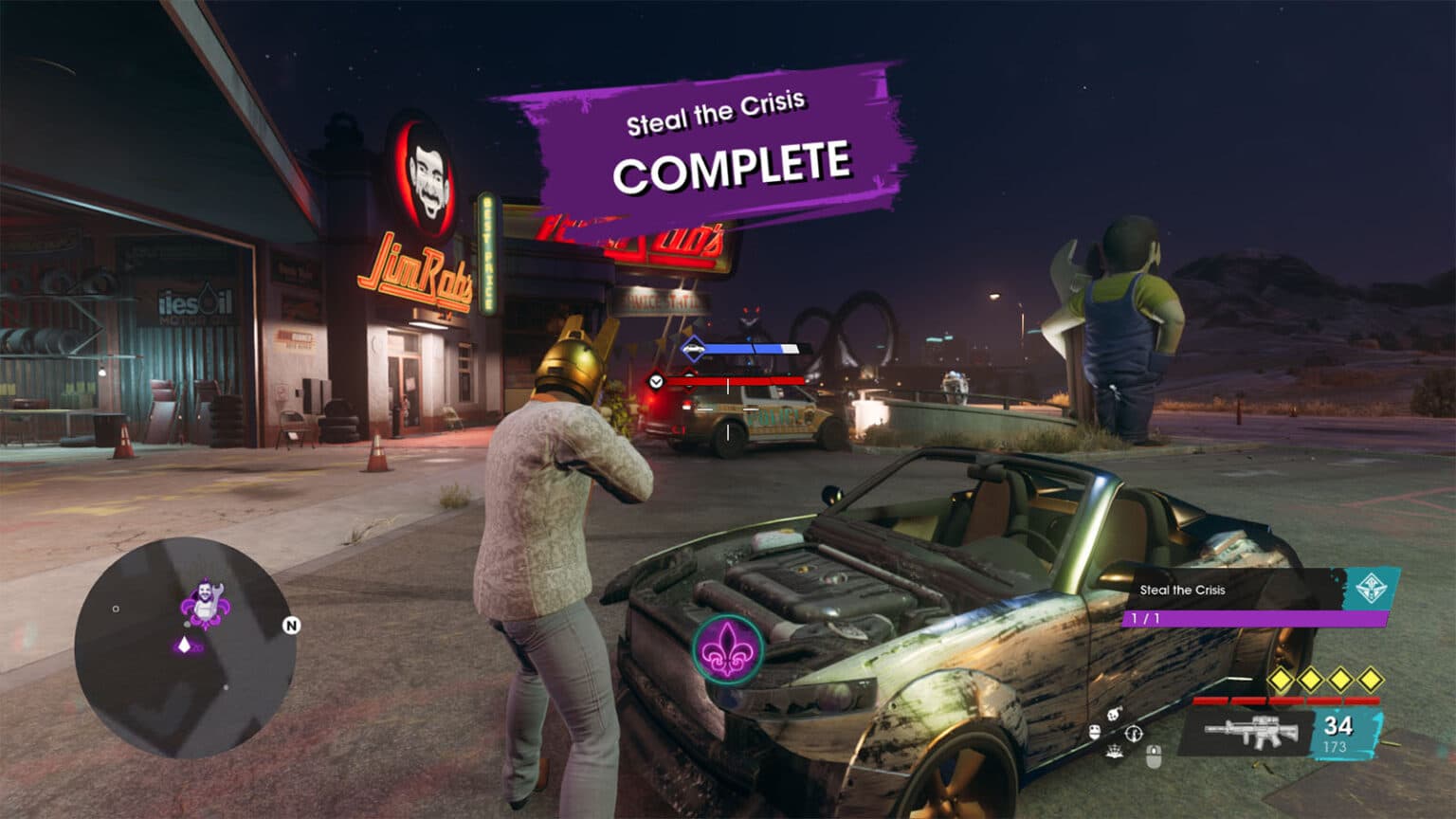Activate the grenade skill icon

[1115, 713]
